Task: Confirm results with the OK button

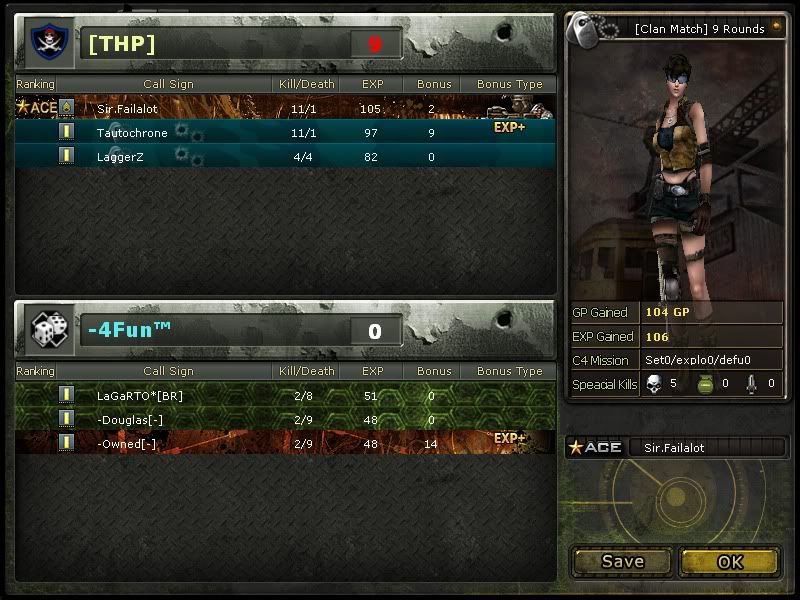Action: pos(730,562)
